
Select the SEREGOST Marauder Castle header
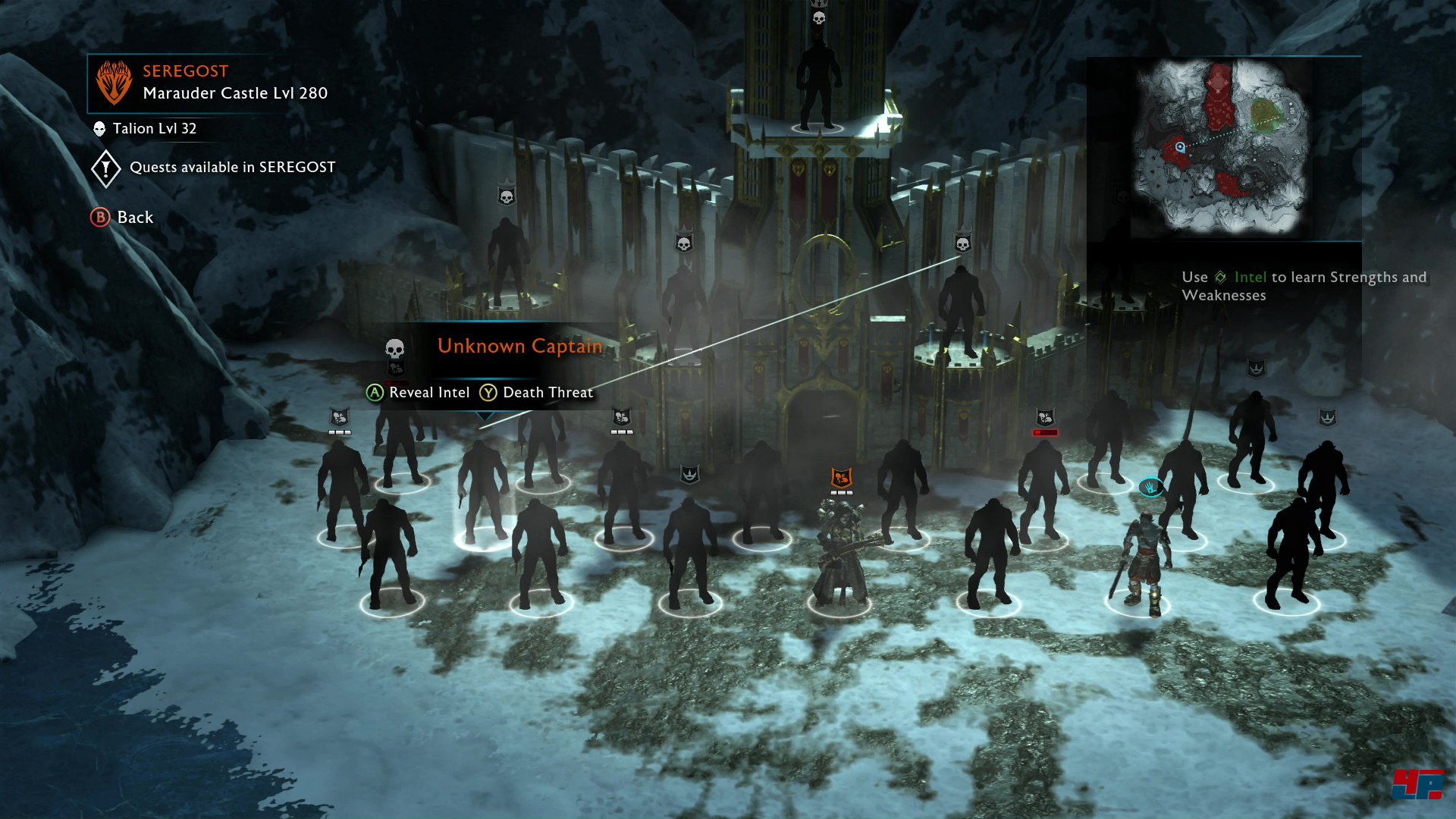point(212,83)
